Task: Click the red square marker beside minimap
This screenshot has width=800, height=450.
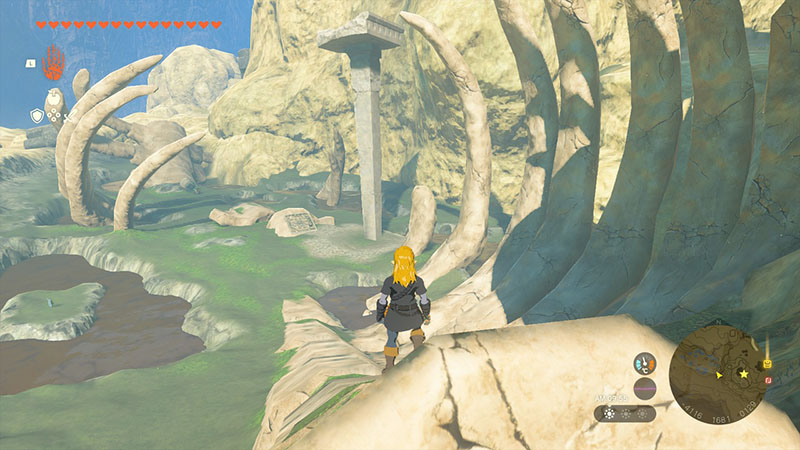Action: click(x=767, y=380)
